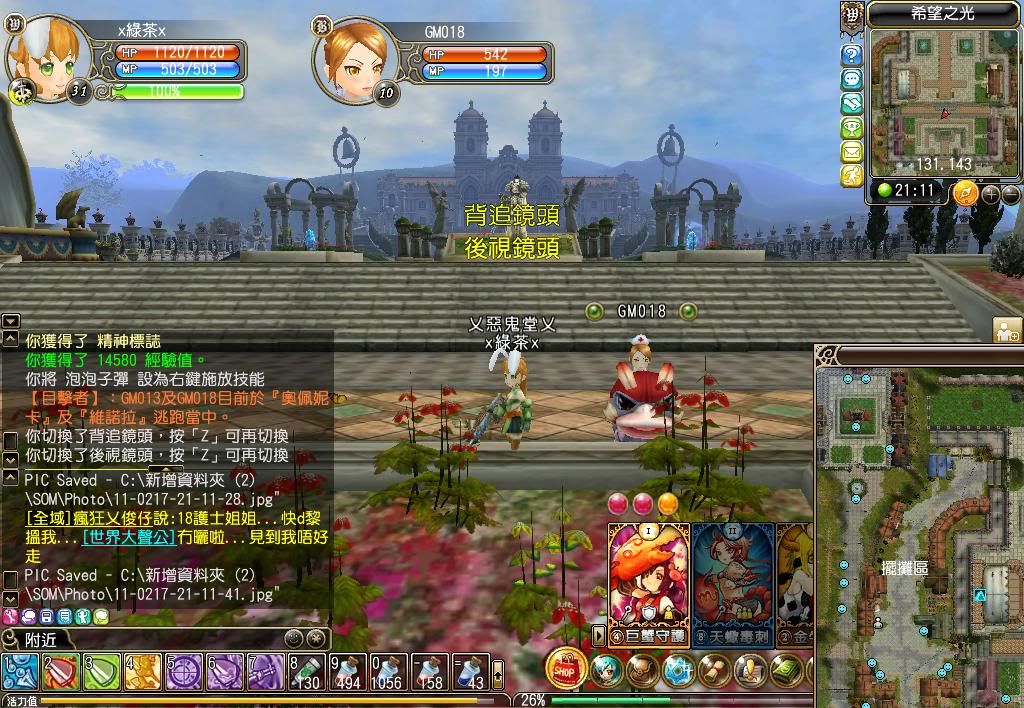Use the bubble bullet skill in slot 1

click(x=20, y=671)
